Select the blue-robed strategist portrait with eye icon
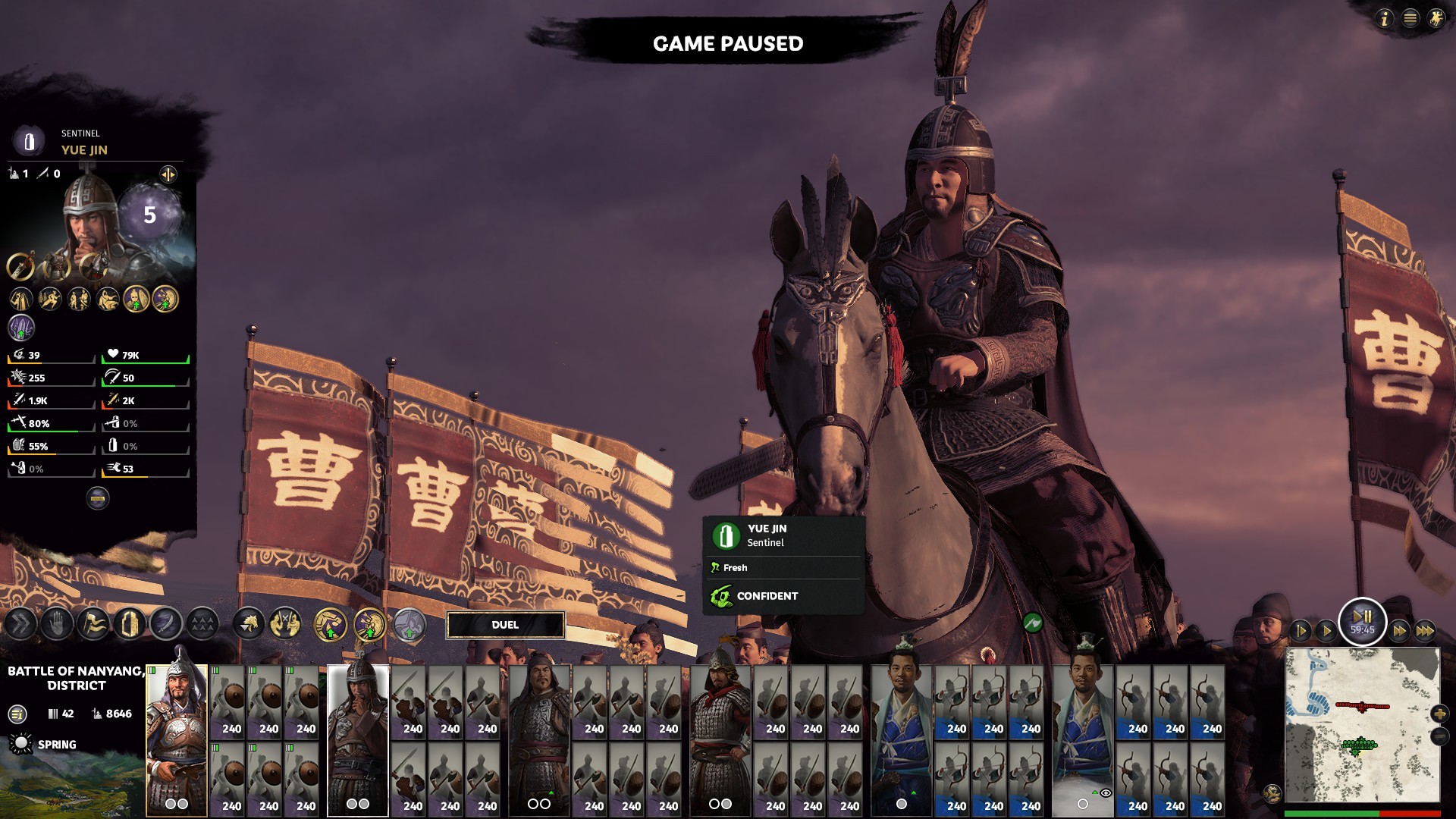Image resolution: width=1456 pixels, height=819 pixels. pyautogui.click(x=1082, y=739)
